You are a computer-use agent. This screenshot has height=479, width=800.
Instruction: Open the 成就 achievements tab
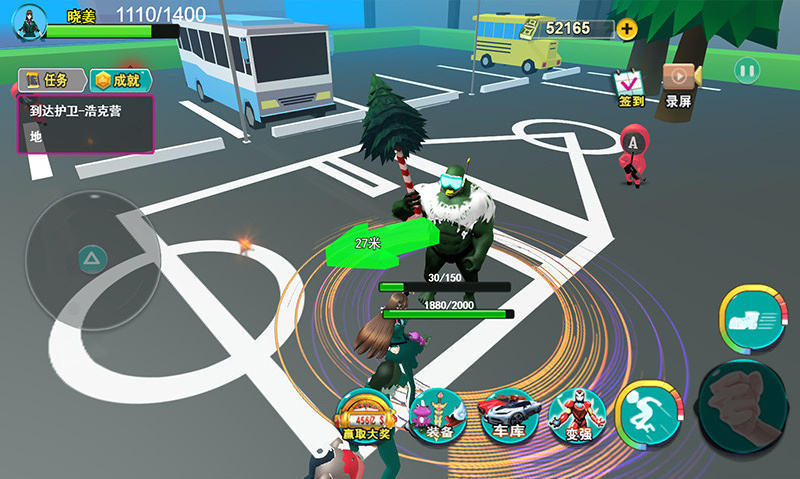[117, 80]
